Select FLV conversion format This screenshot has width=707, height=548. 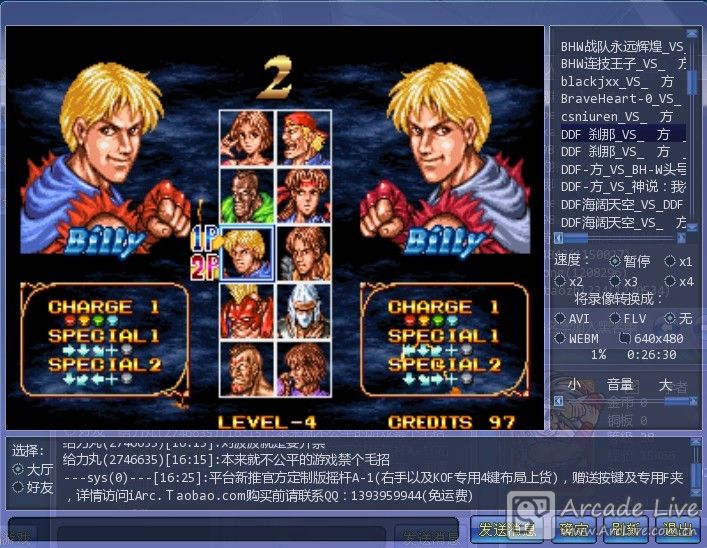click(x=615, y=318)
